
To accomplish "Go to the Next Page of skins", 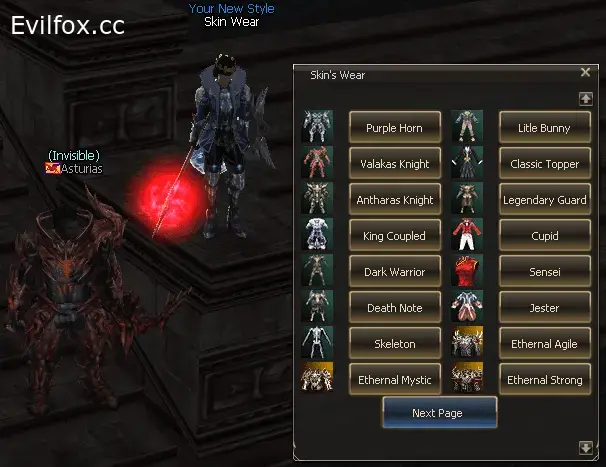I will point(438,413).
